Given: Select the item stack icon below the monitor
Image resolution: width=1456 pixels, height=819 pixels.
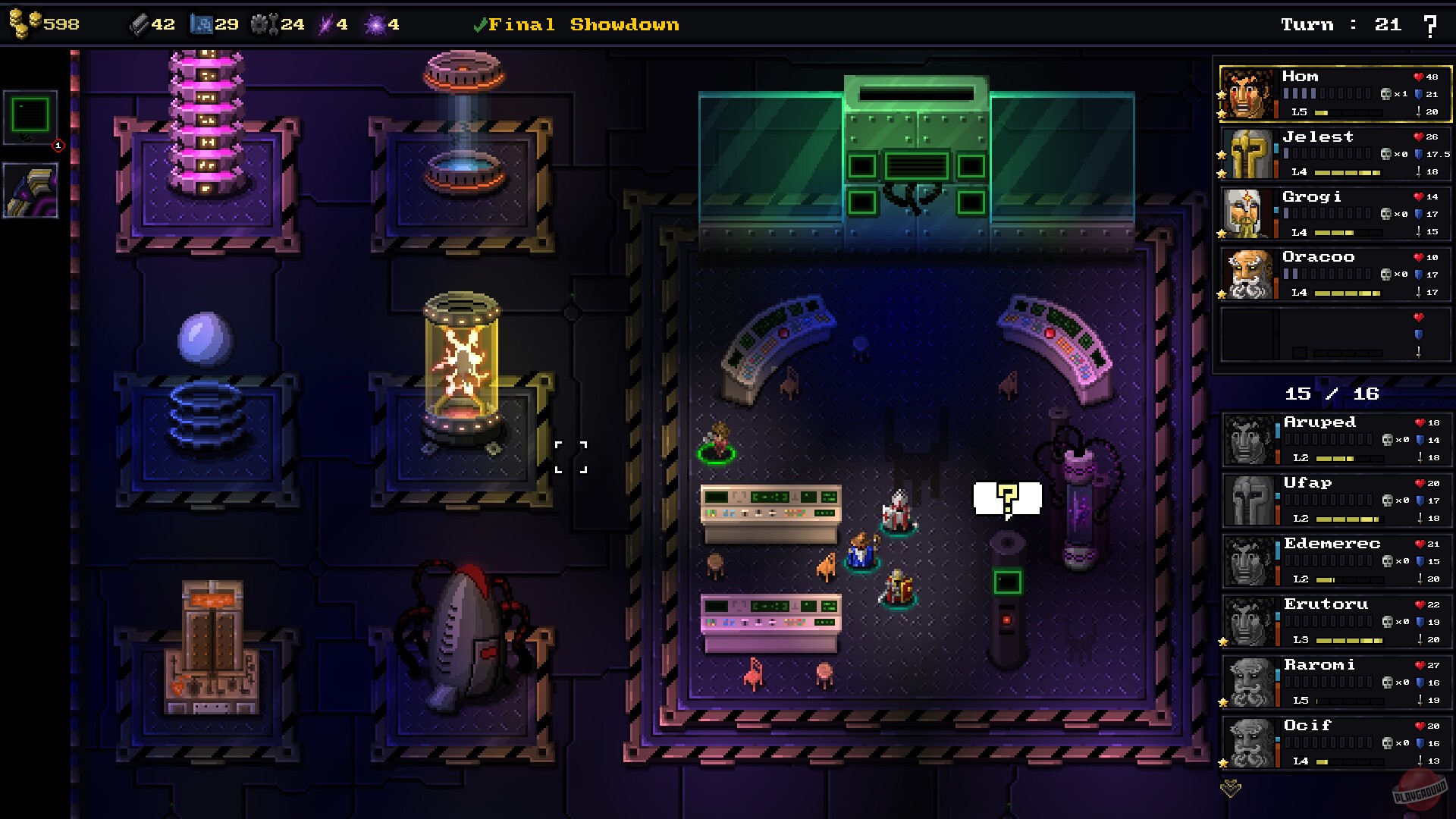Looking at the screenshot, I should coord(30,190).
